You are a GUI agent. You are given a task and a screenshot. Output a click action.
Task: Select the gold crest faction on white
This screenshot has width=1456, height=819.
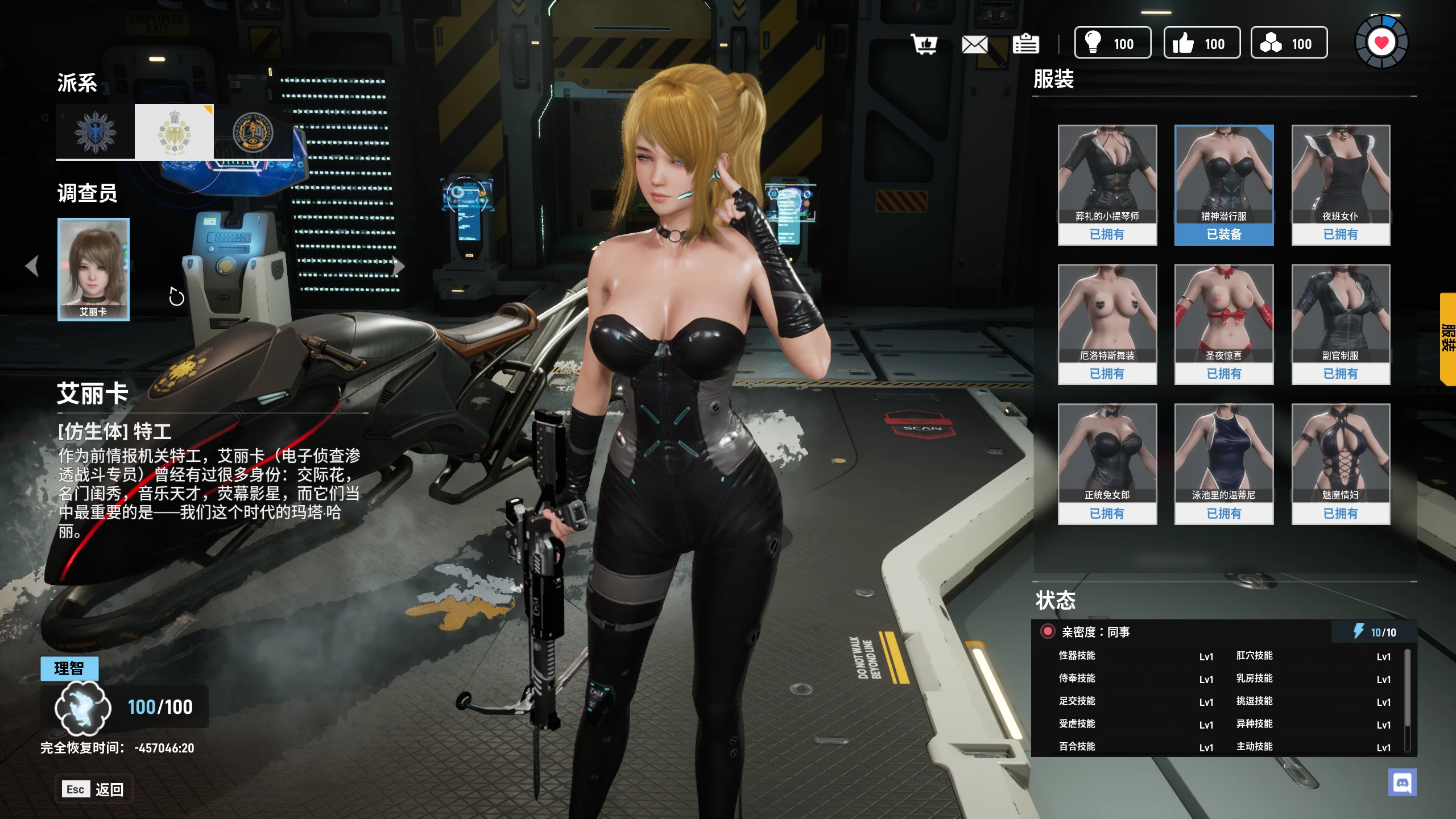pyautogui.click(x=174, y=132)
